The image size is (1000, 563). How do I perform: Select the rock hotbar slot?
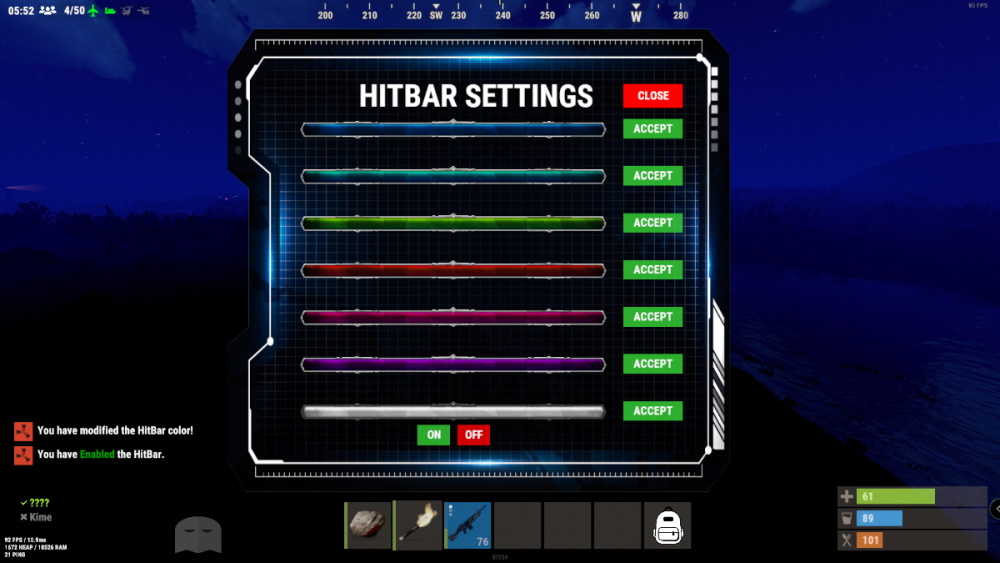368,526
